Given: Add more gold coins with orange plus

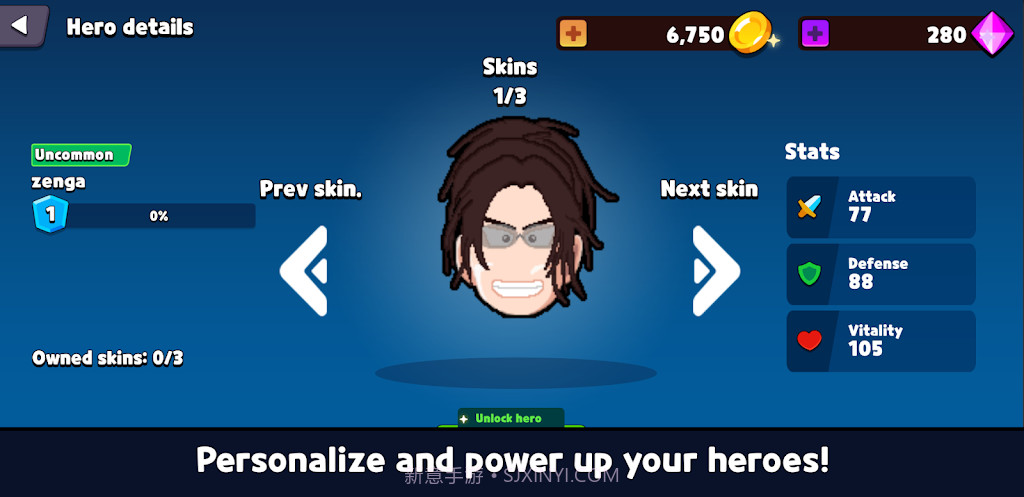Looking at the screenshot, I should pos(573,34).
